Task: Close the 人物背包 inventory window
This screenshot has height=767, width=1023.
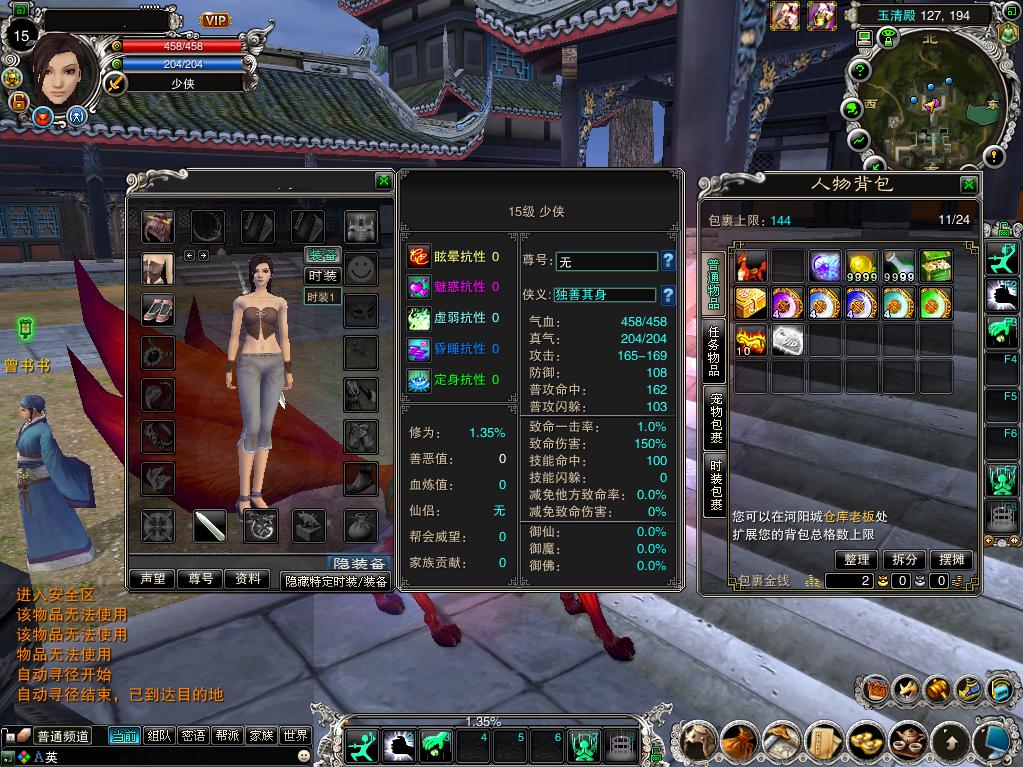Action: coord(968,185)
